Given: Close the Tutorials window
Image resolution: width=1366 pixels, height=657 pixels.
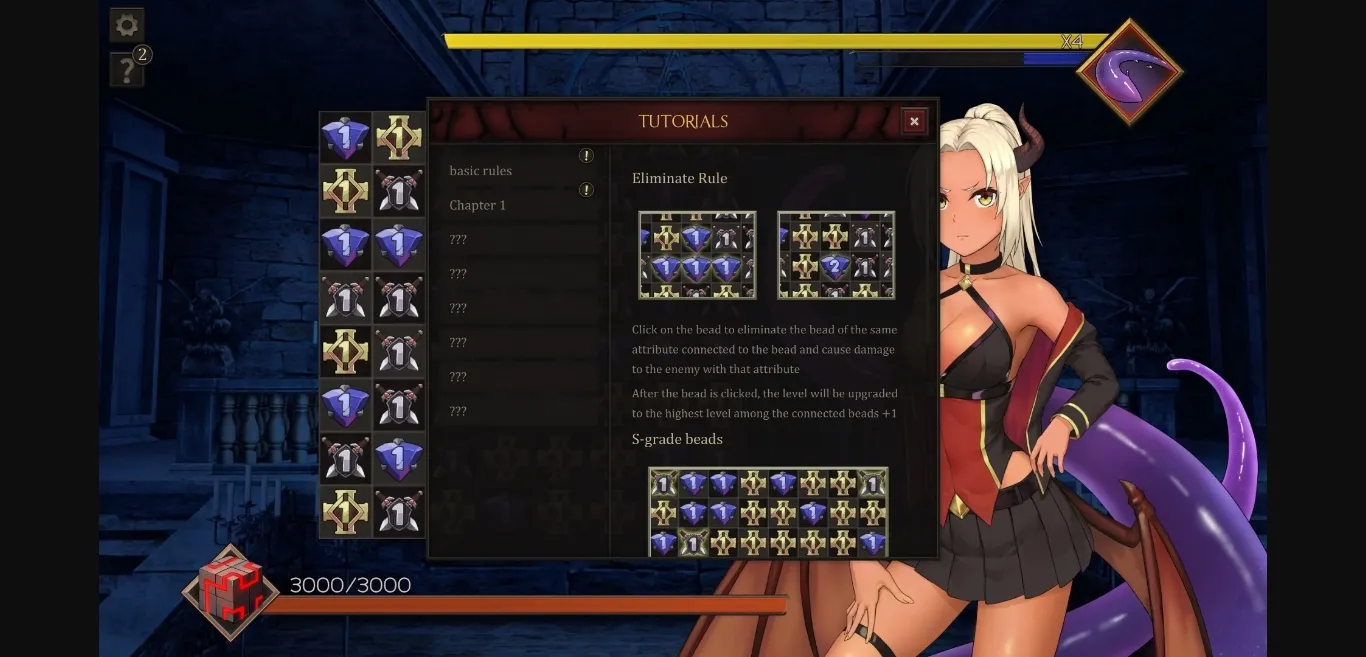Looking at the screenshot, I should (x=913, y=121).
